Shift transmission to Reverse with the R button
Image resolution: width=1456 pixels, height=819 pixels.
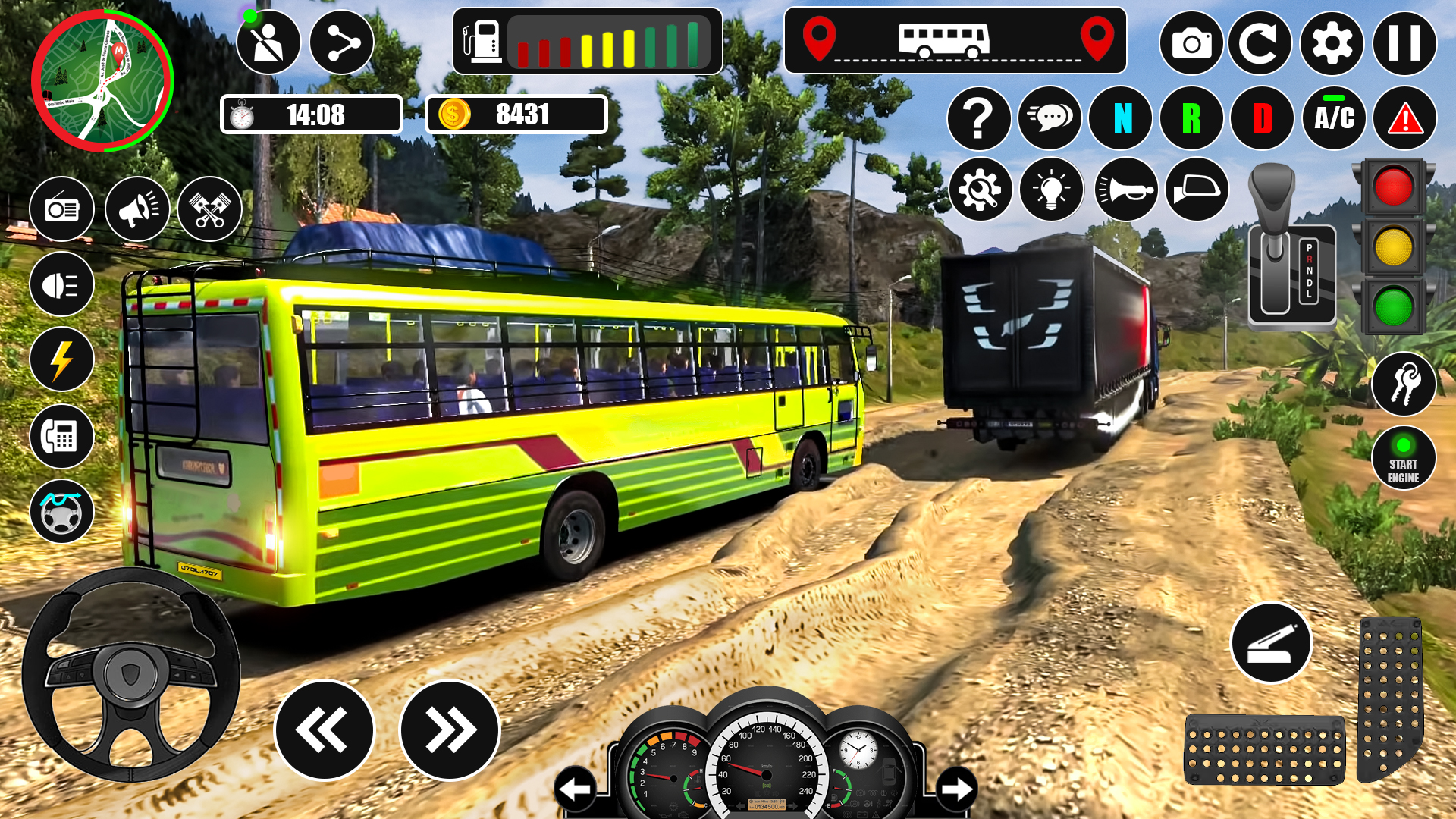click(1194, 118)
